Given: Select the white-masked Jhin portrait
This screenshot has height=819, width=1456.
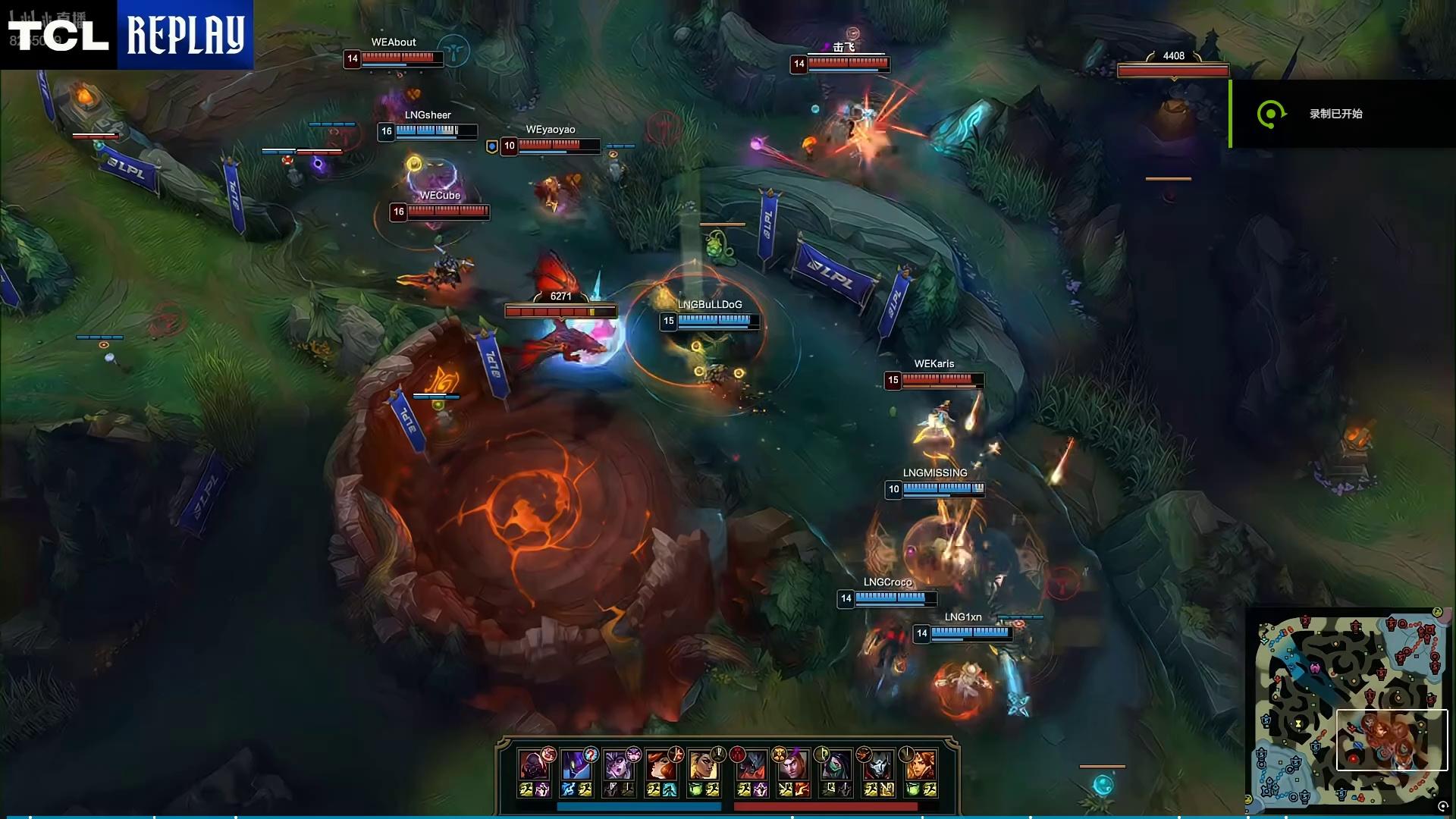Looking at the screenshot, I should 879,766.
